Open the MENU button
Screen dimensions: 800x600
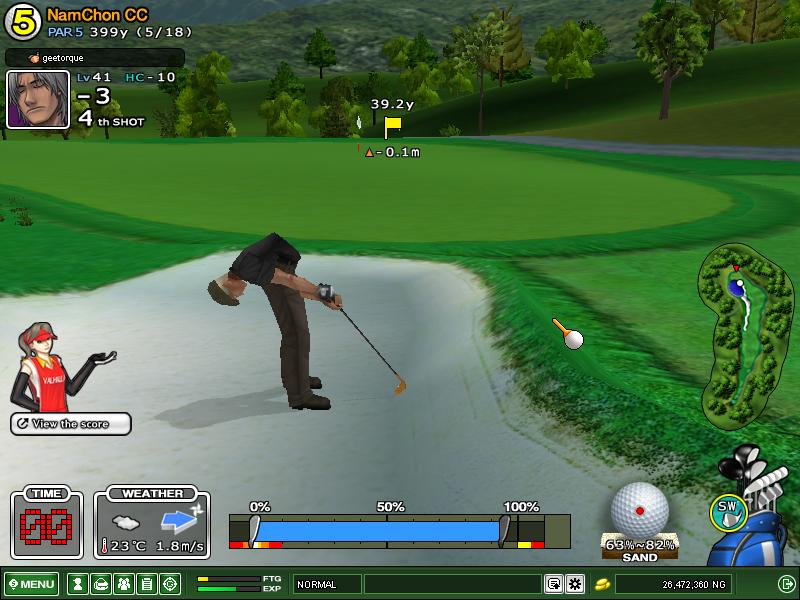[31, 584]
